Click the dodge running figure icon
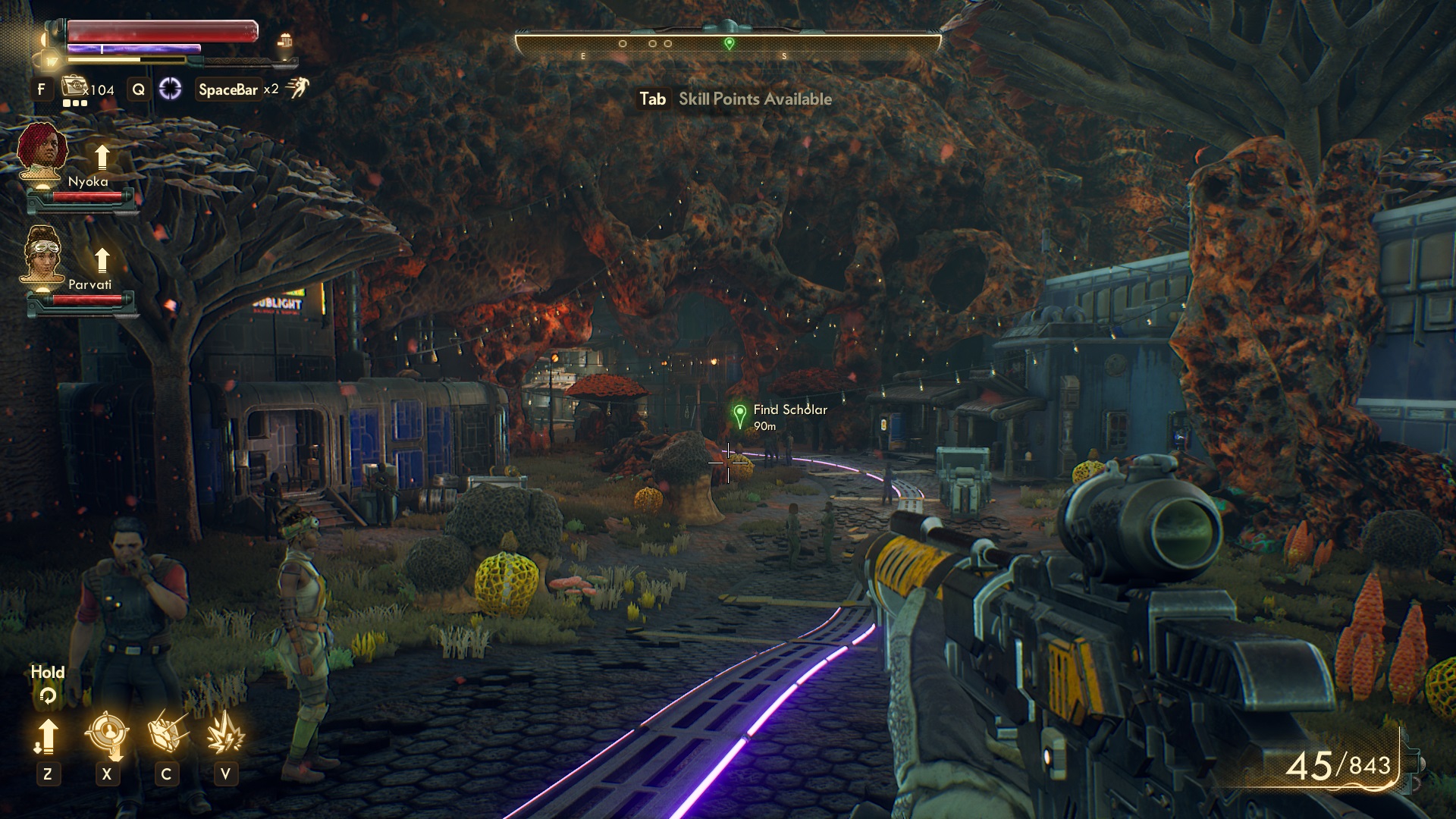The width and height of the screenshot is (1456, 819). [x=297, y=89]
